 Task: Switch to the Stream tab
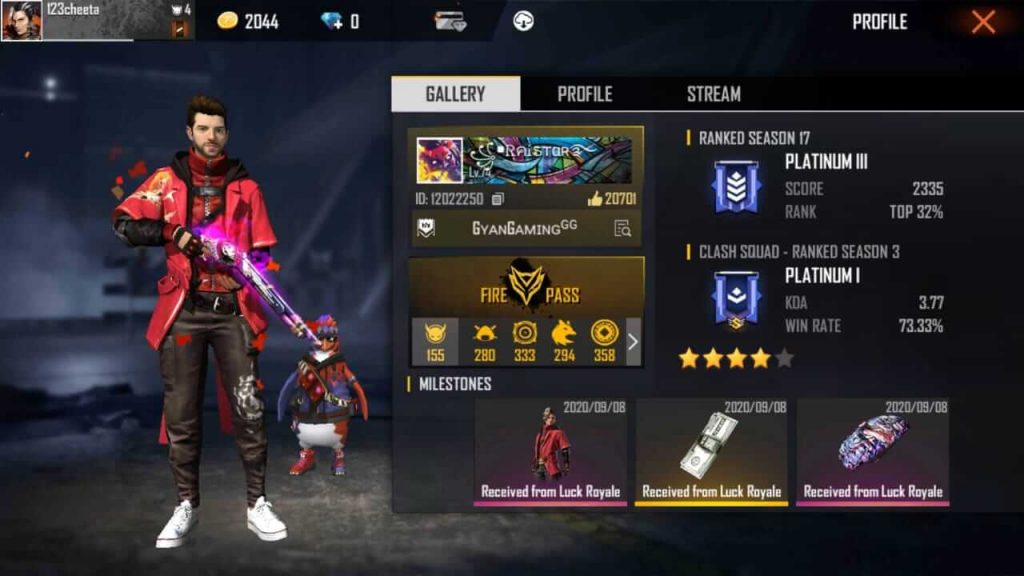(713, 94)
